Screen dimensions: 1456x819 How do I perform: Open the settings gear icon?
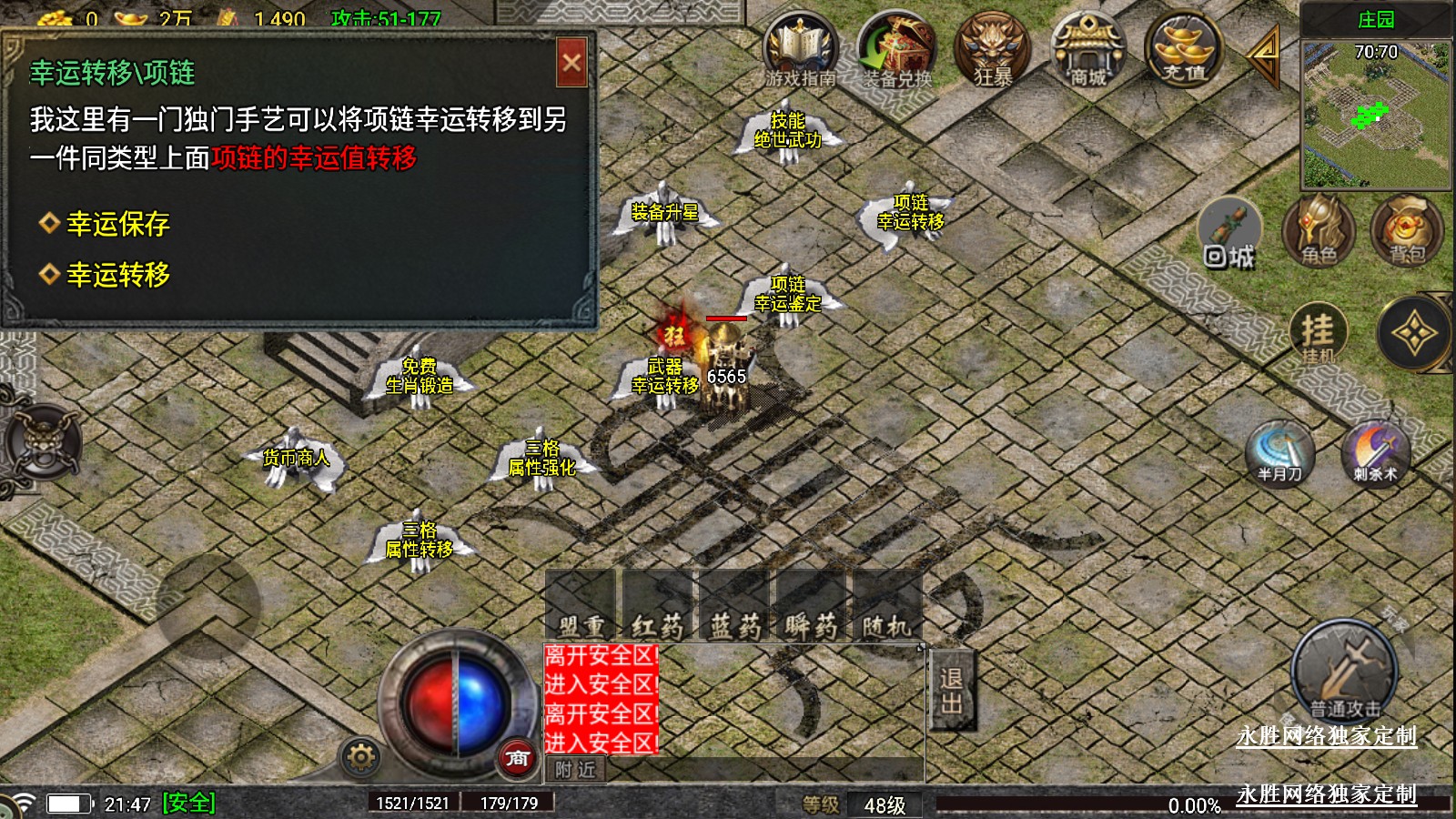pos(360,757)
